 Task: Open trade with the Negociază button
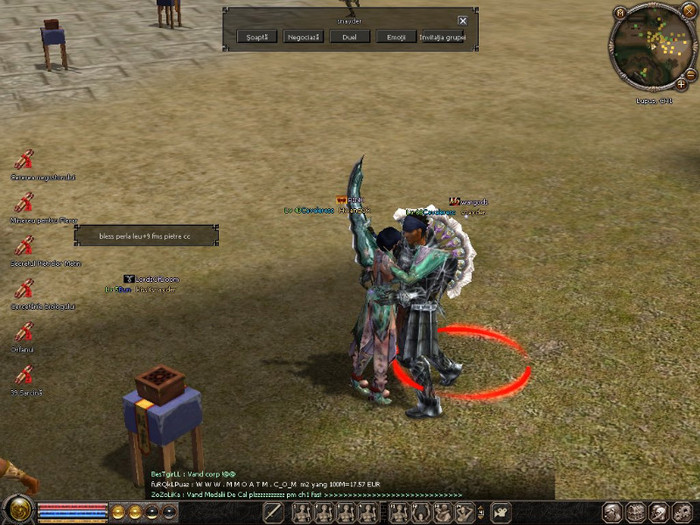[x=303, y=37]
